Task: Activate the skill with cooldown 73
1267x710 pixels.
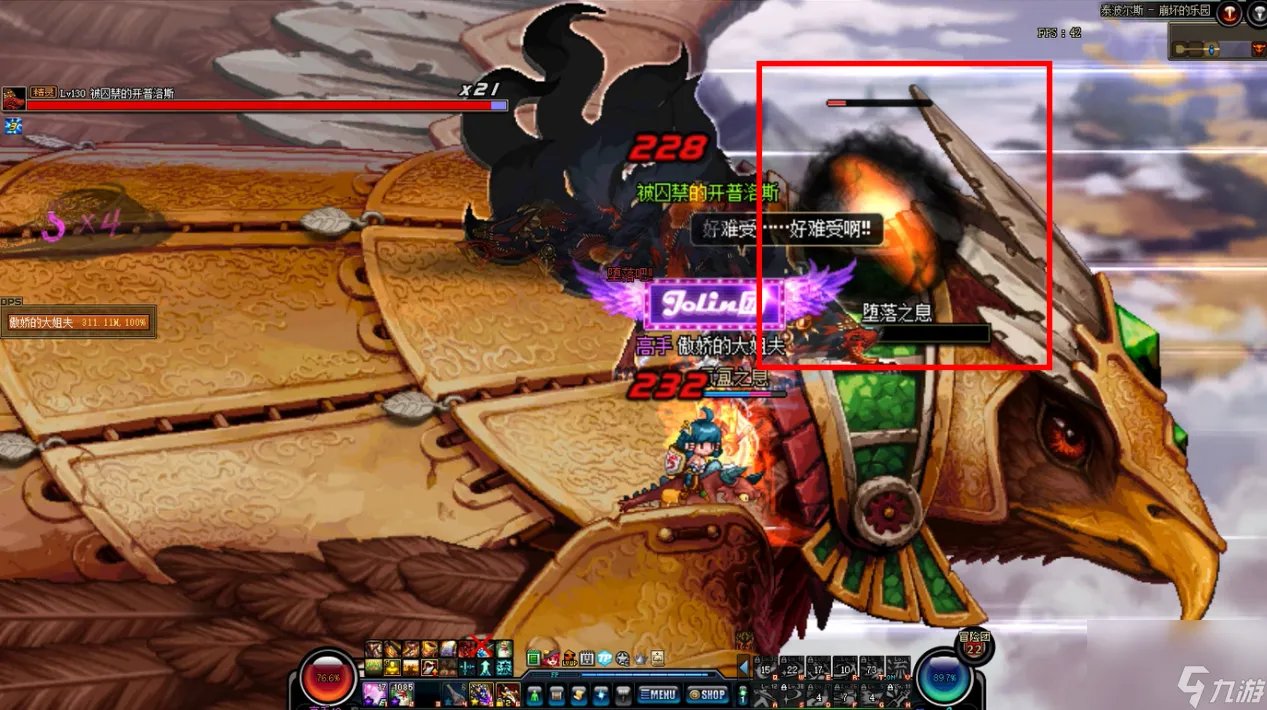Action: click(871, 669)
